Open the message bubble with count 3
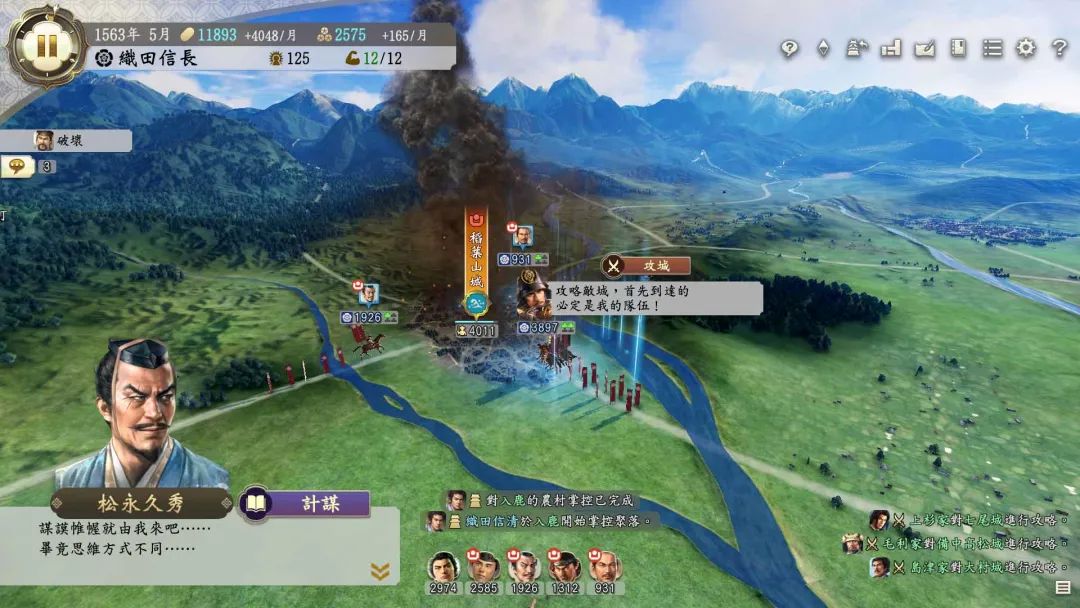The height and width of the screenshot is (608, 1080). tap(28, 167)
